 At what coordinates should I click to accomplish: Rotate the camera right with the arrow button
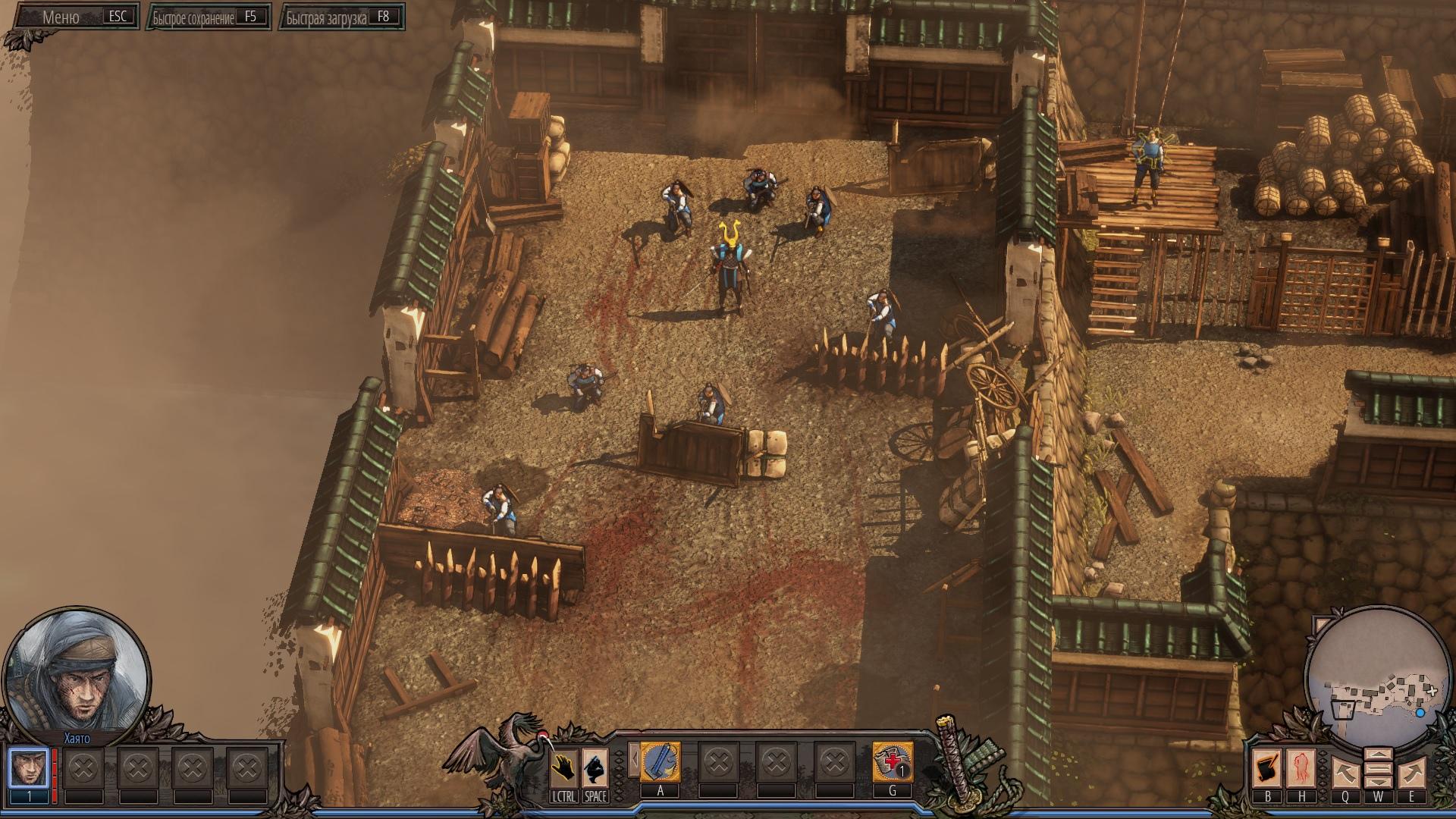(1411, 773)
